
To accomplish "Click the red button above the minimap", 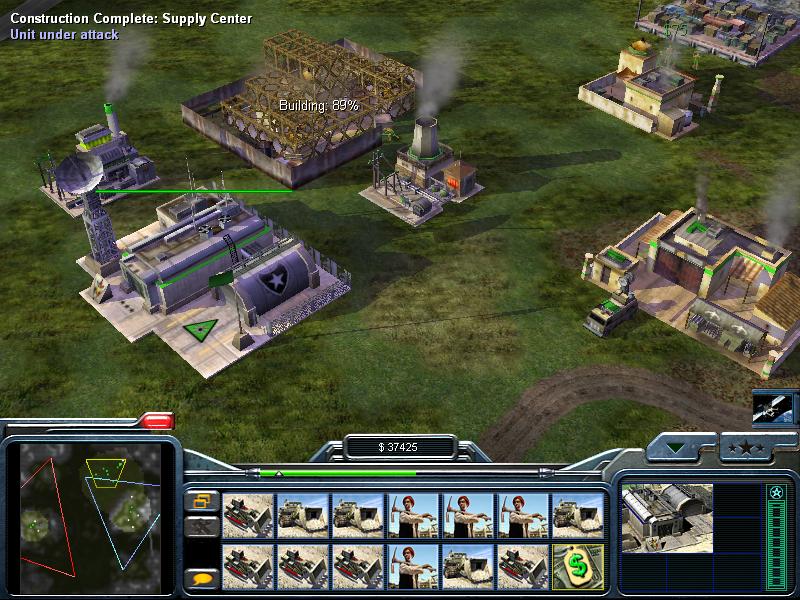I will 157,421.
